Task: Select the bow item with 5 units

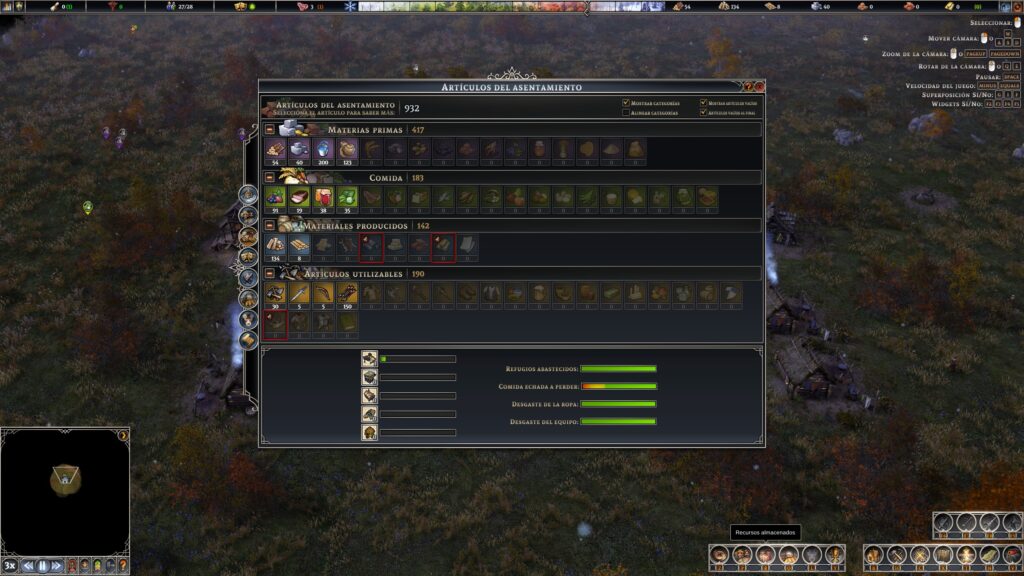Action: (323, 294)
